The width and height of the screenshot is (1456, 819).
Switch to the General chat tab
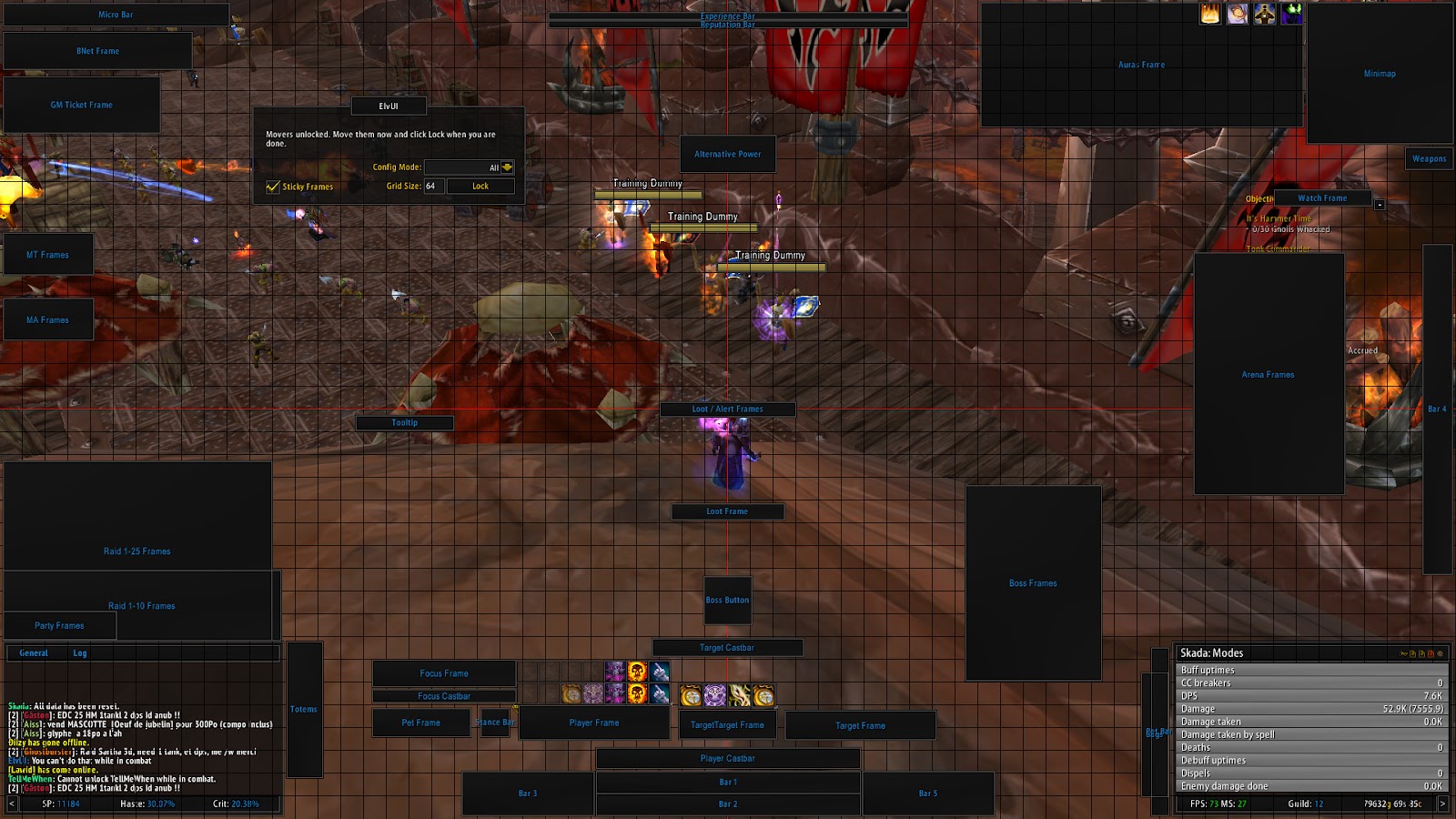pyautogui.click(x=34, y=652)
